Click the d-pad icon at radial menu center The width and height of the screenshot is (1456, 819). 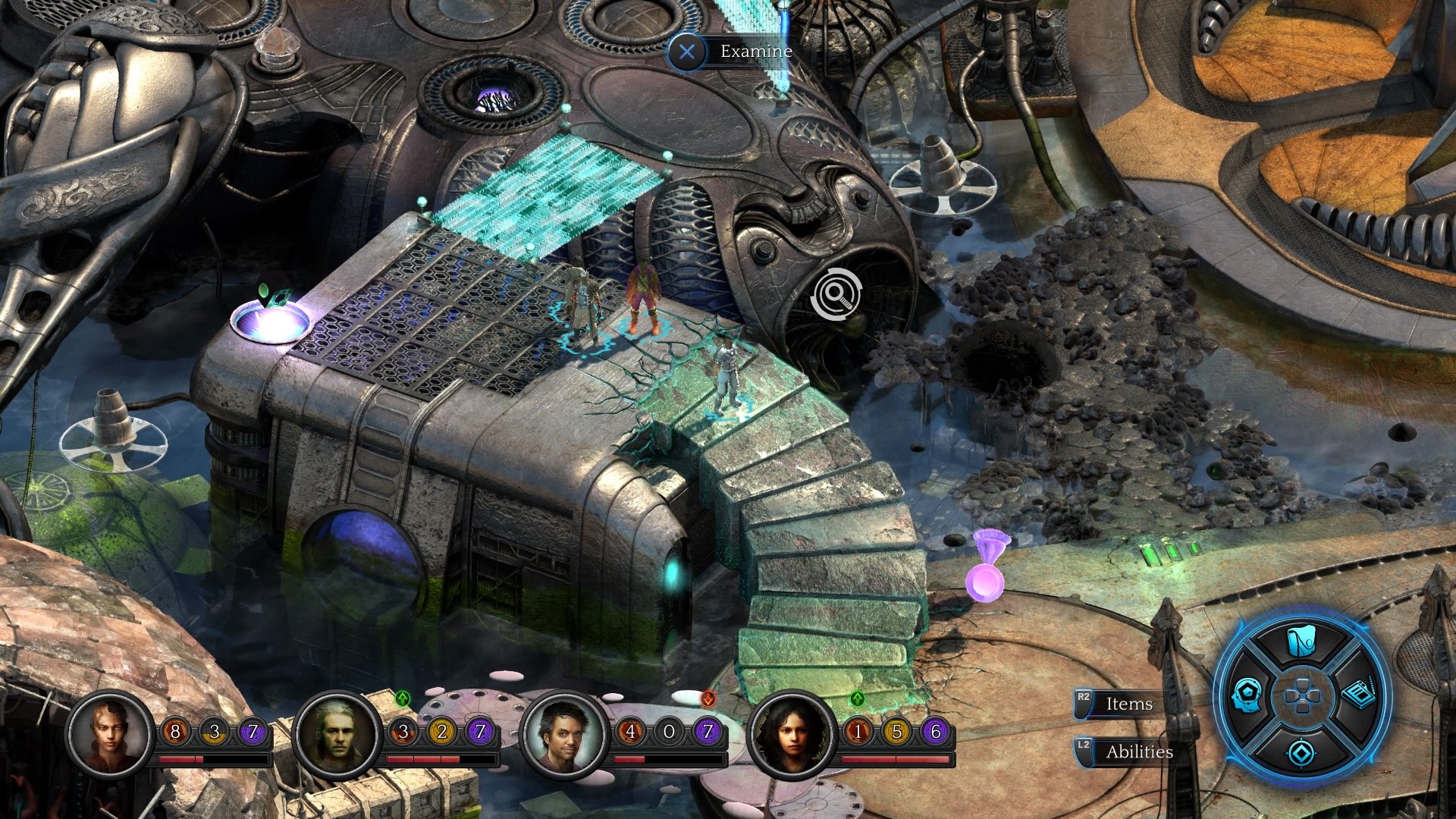click(1301, 697)
